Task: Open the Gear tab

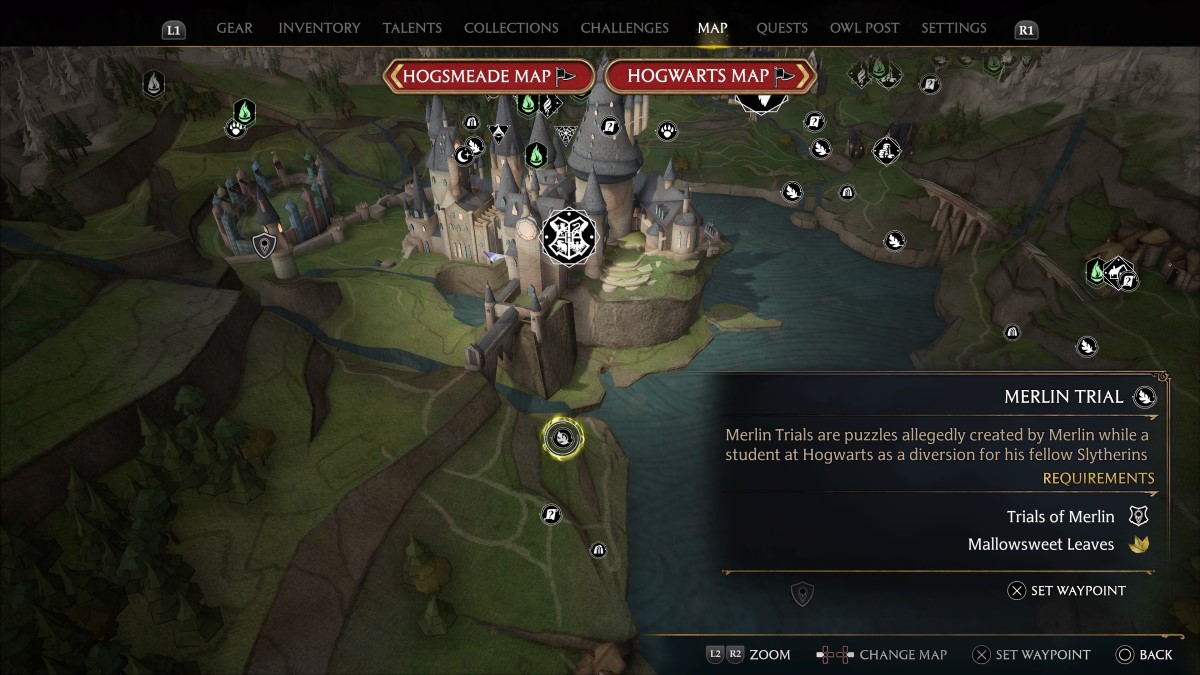Action: pos(234,28)
